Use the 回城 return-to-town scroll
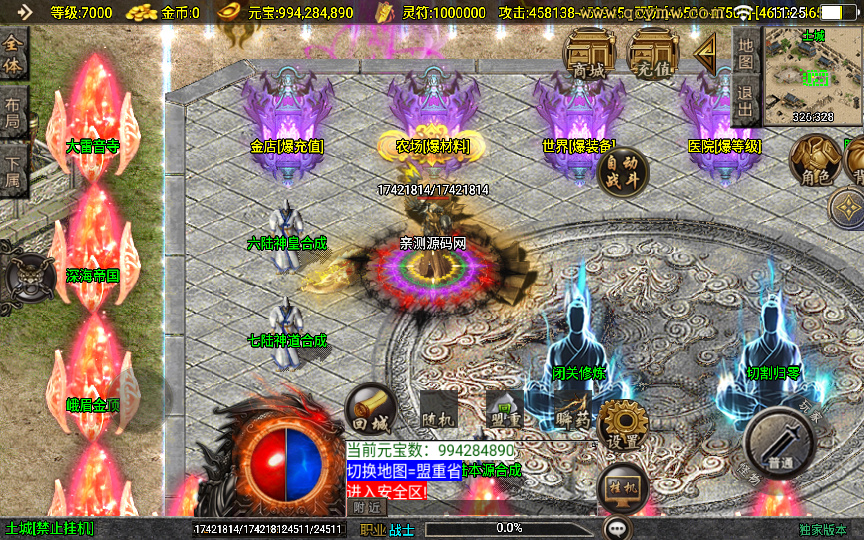This screenshot has width=864, height=540. pos(371,408)
